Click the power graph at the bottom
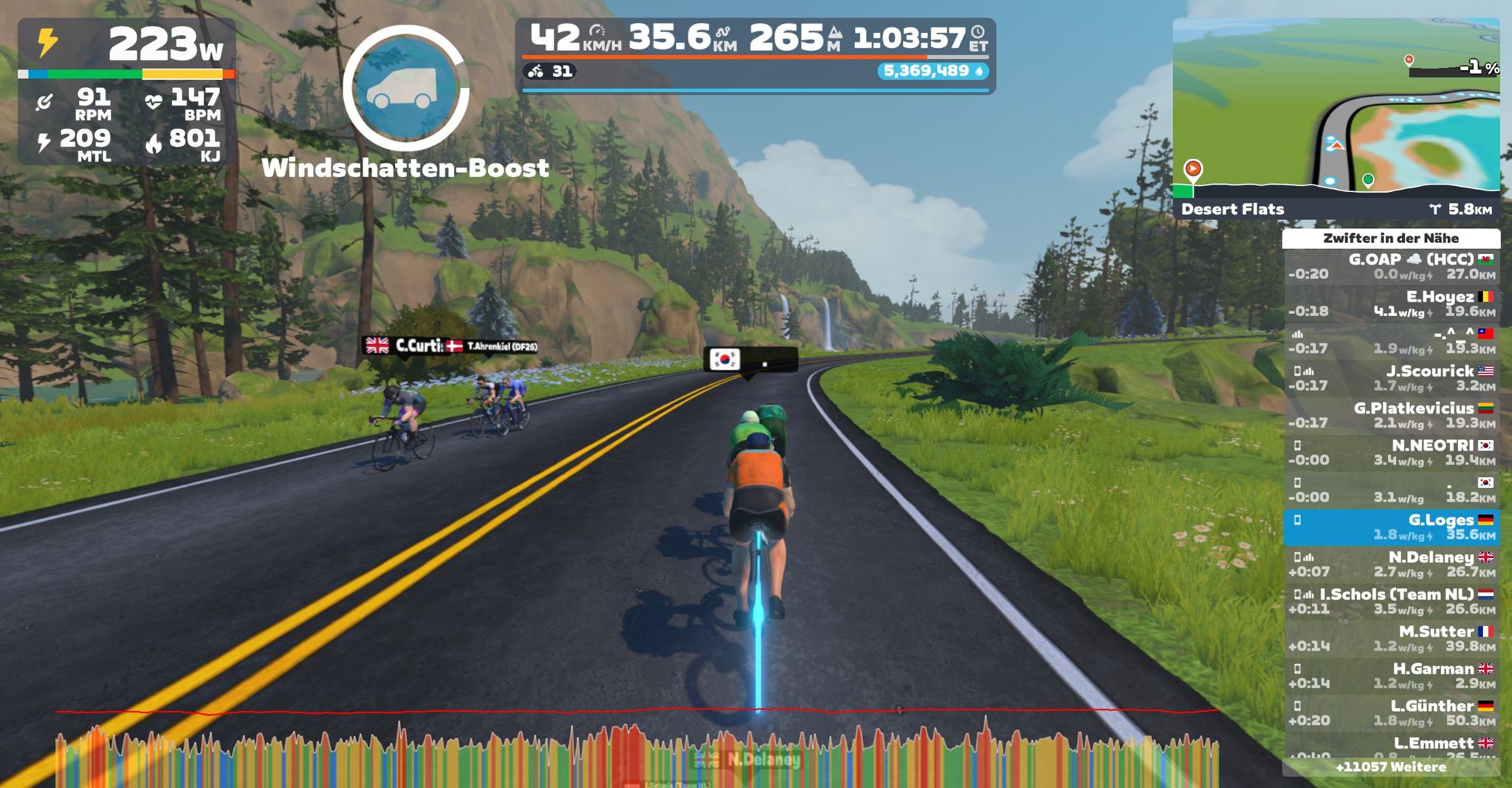Image resolution: width=1512 pixels, height=788 pixels. pos(635,753)
